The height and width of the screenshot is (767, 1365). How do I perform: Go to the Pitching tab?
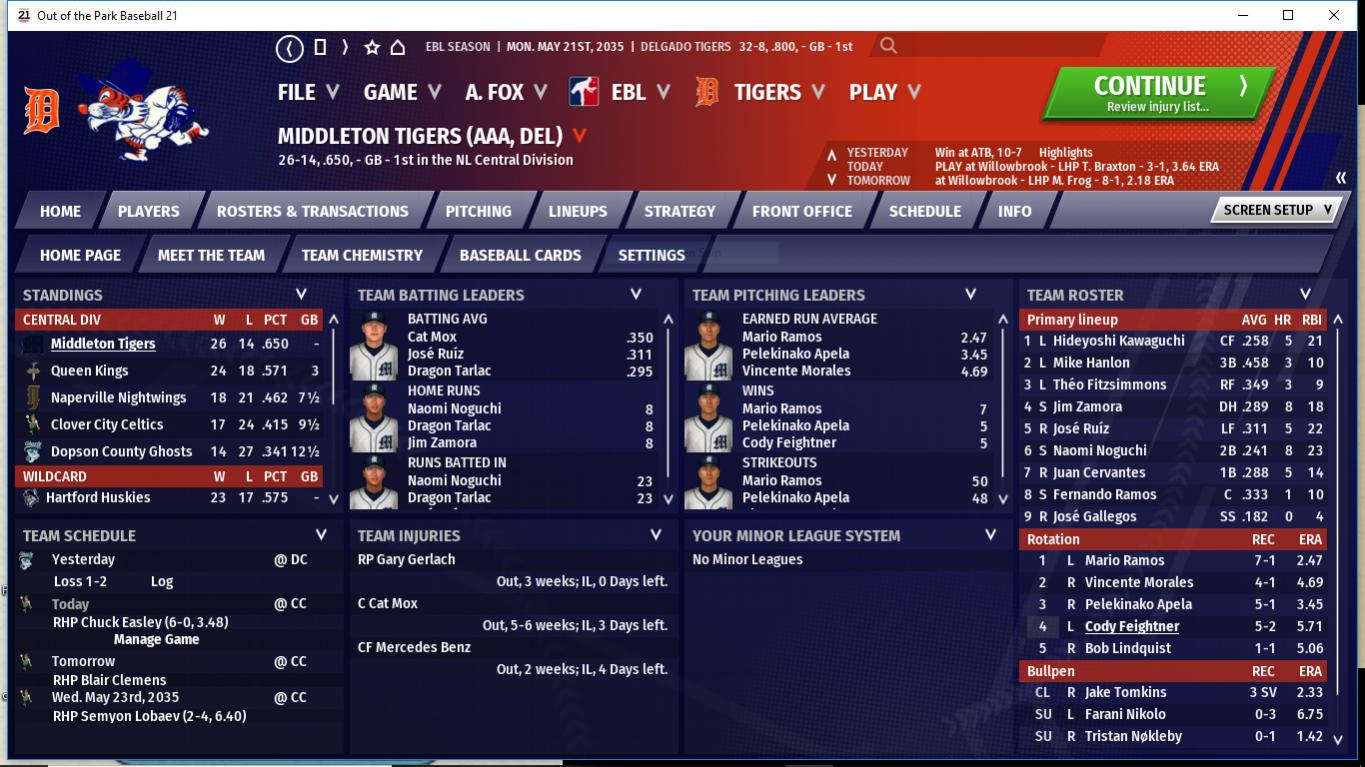478,211
